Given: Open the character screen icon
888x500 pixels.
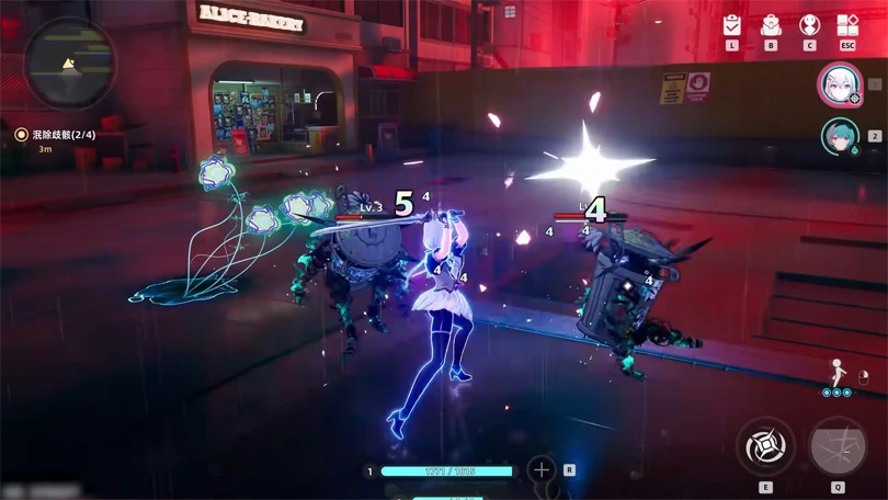Looking at the screenshot, I should click(x=809, y=25).
